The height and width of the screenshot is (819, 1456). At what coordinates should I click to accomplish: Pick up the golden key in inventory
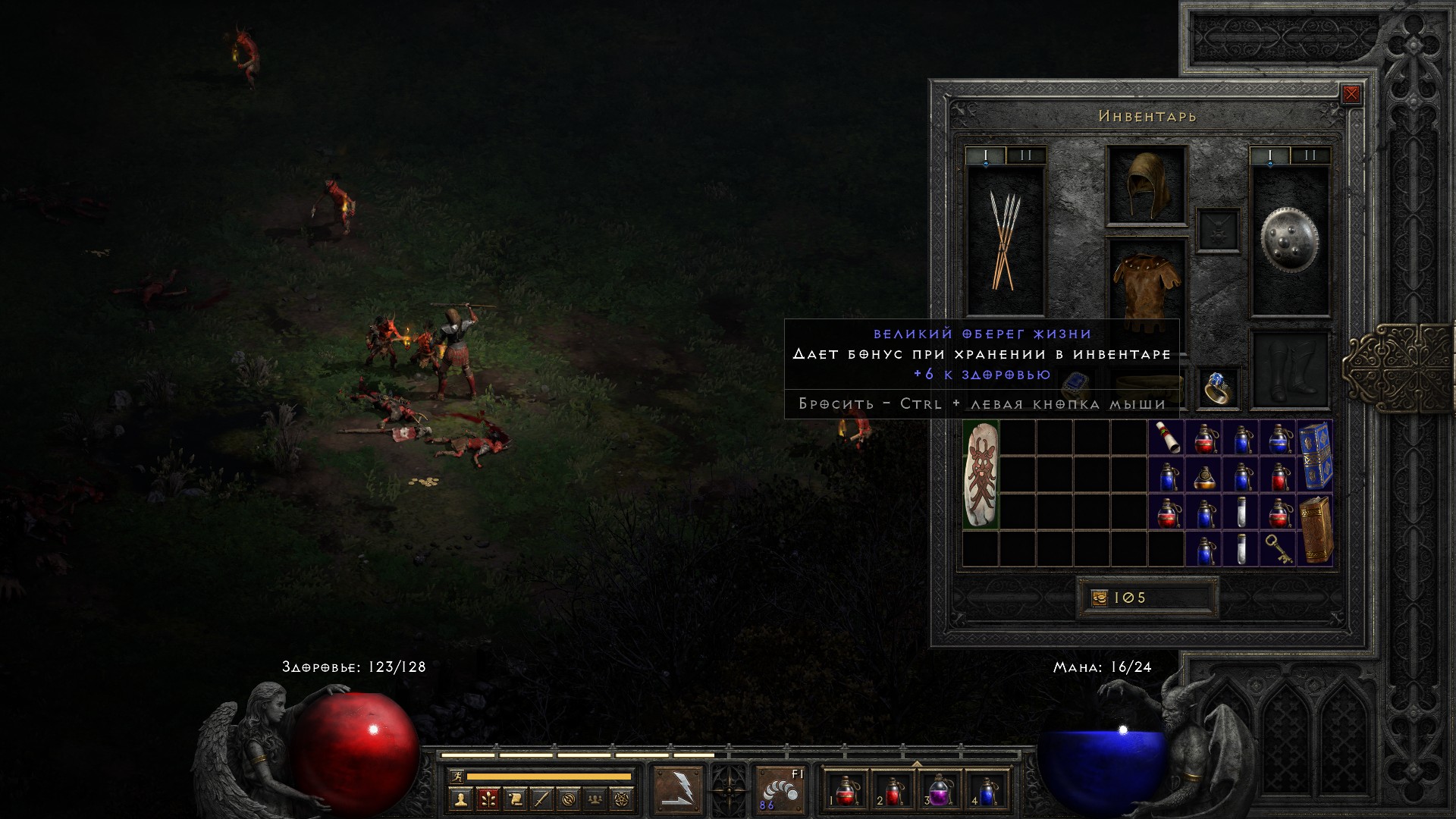coord(1278,548)
